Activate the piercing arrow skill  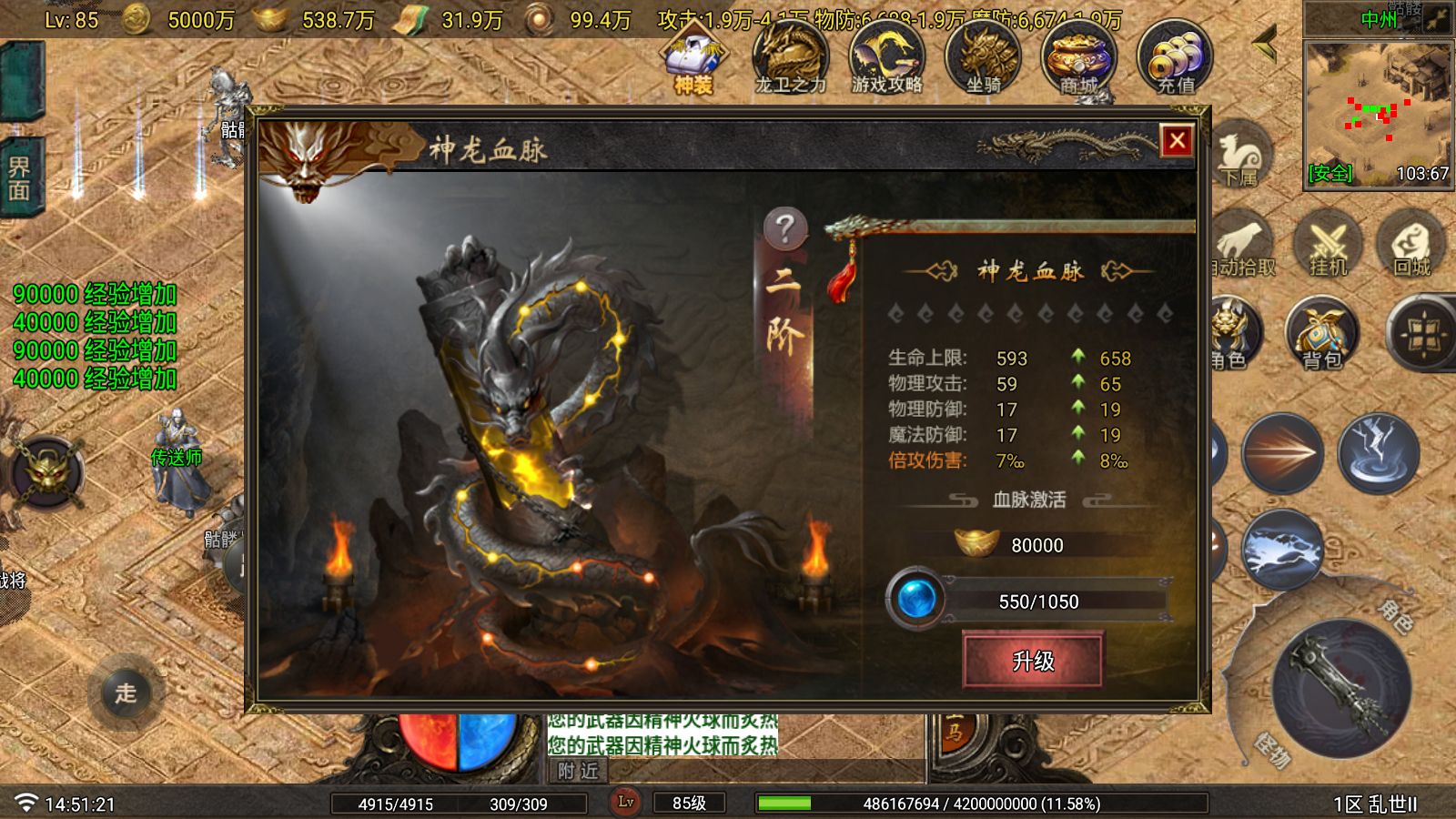click(1282, 451)
